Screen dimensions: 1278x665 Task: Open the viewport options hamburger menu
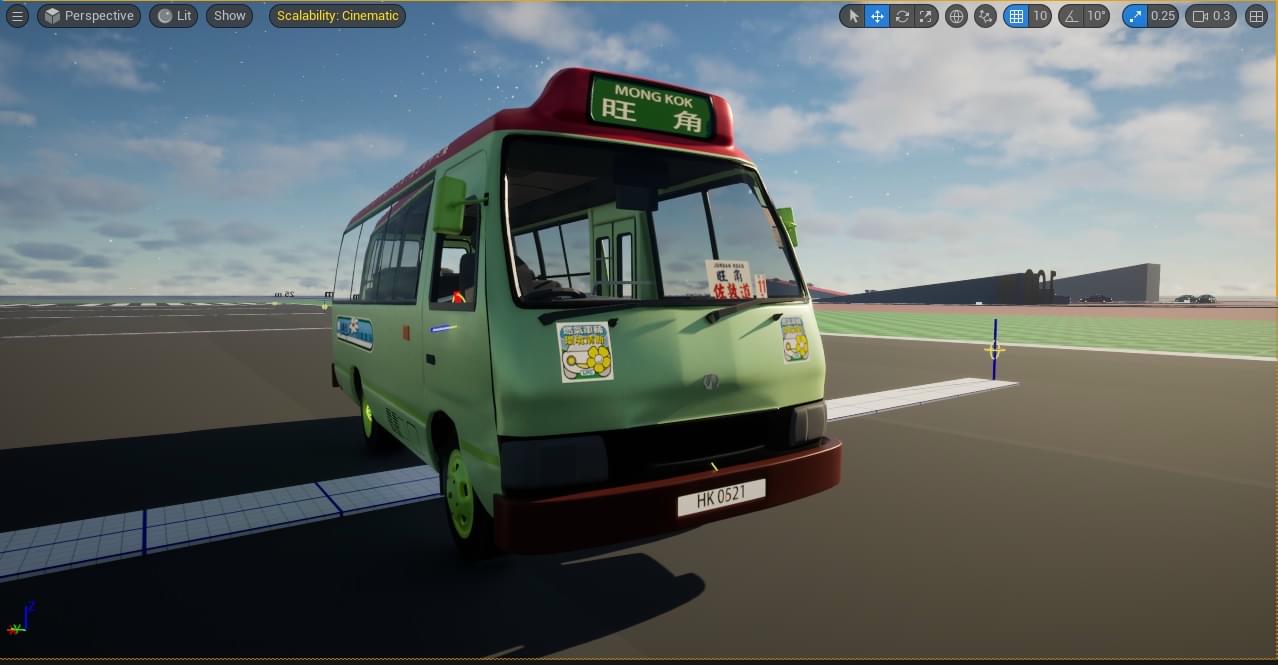[x=17, y=16]
